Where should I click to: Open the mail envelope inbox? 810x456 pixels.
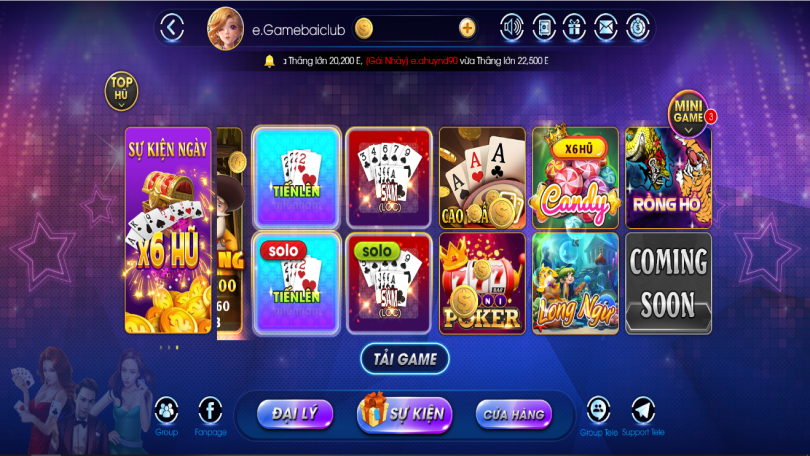605,28
